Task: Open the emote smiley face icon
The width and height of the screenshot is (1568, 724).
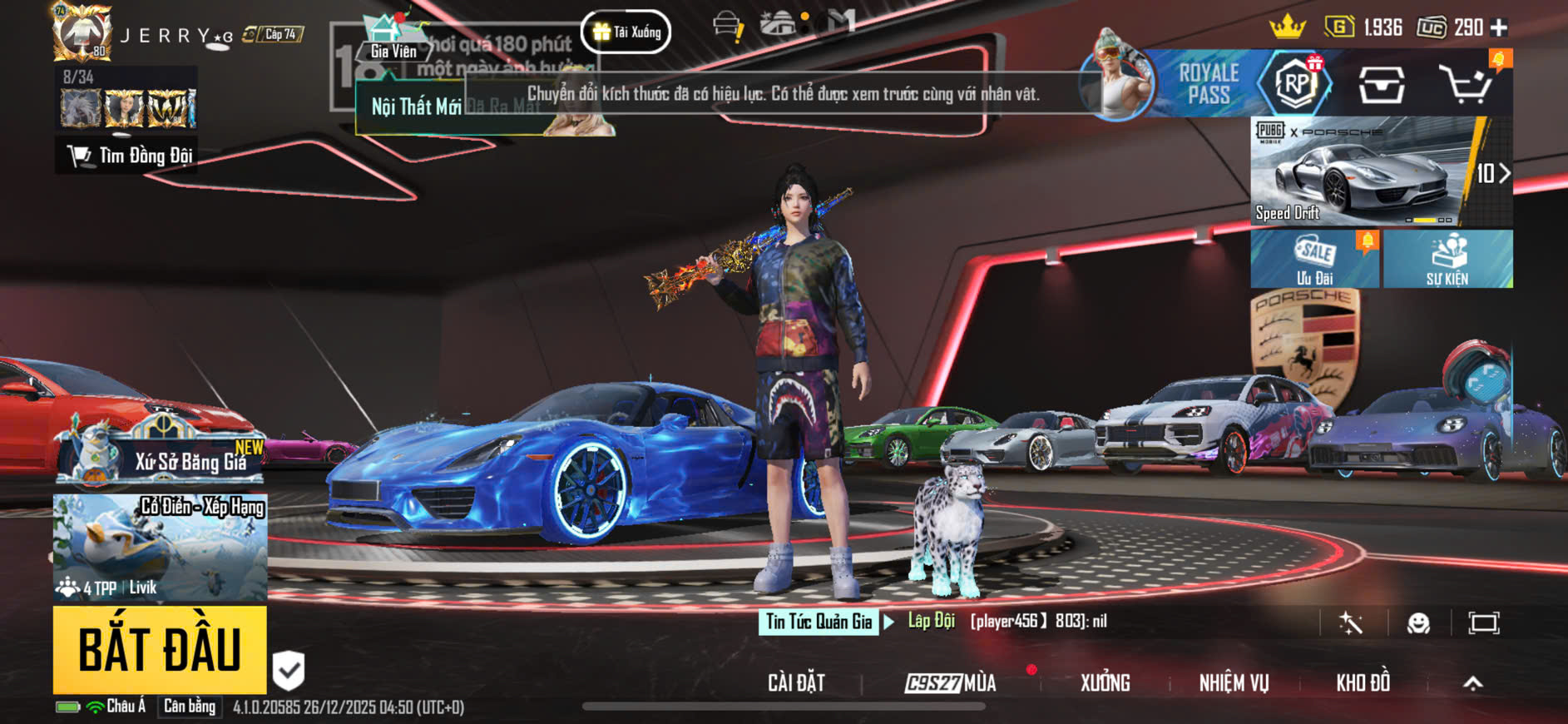Action: pyautogui.click(x=1418, y=622)
